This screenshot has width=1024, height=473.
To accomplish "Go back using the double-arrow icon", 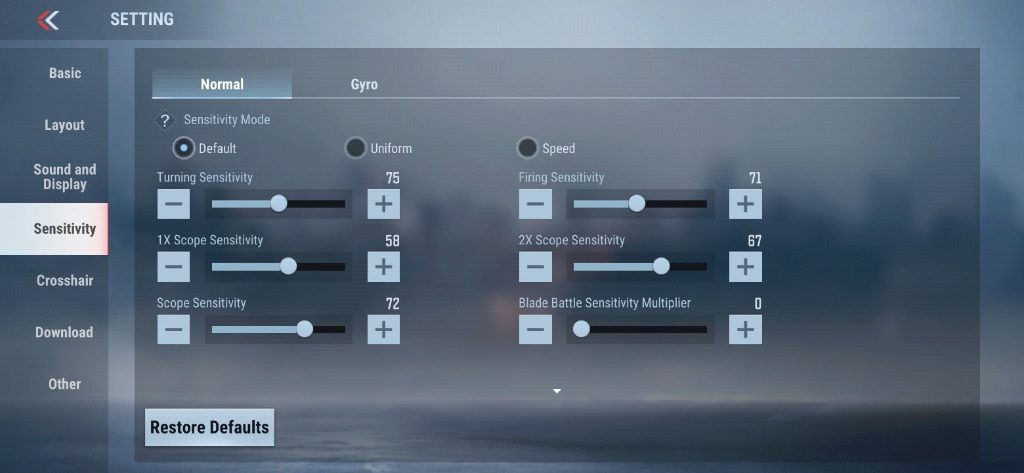I will pos(48,20).
